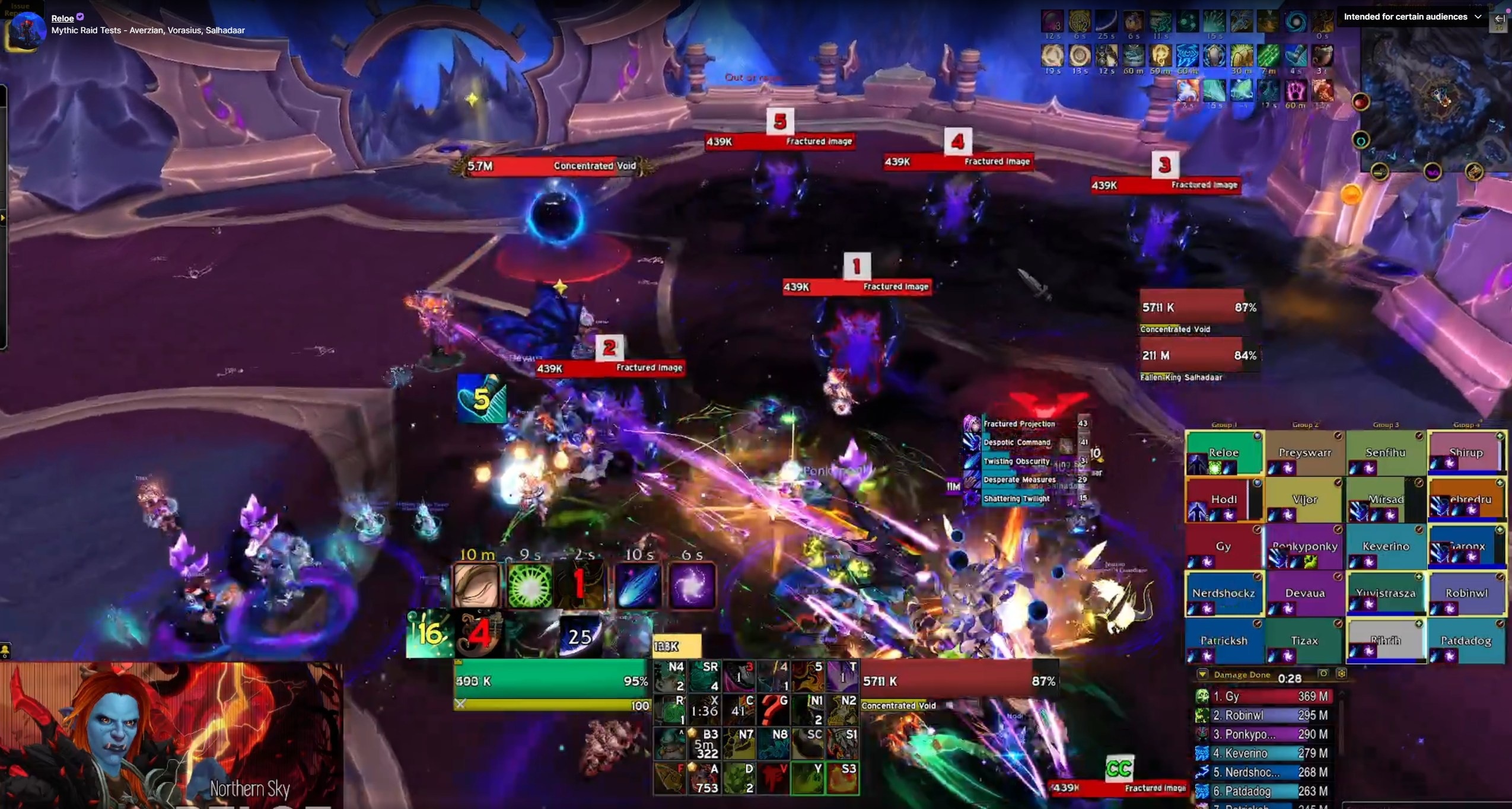Click the Concentrated Void 5.7M nameplate
Viewport: 1512px width, 809px height.
(552, 166)
